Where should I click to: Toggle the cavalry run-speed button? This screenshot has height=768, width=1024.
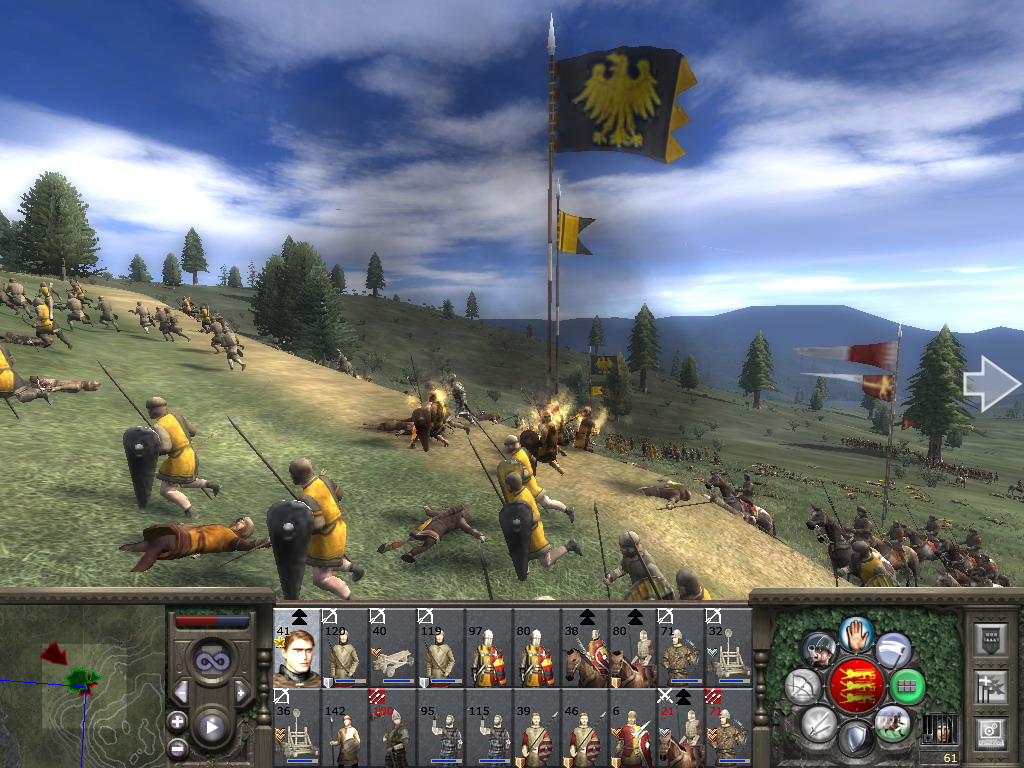[892, 723]
